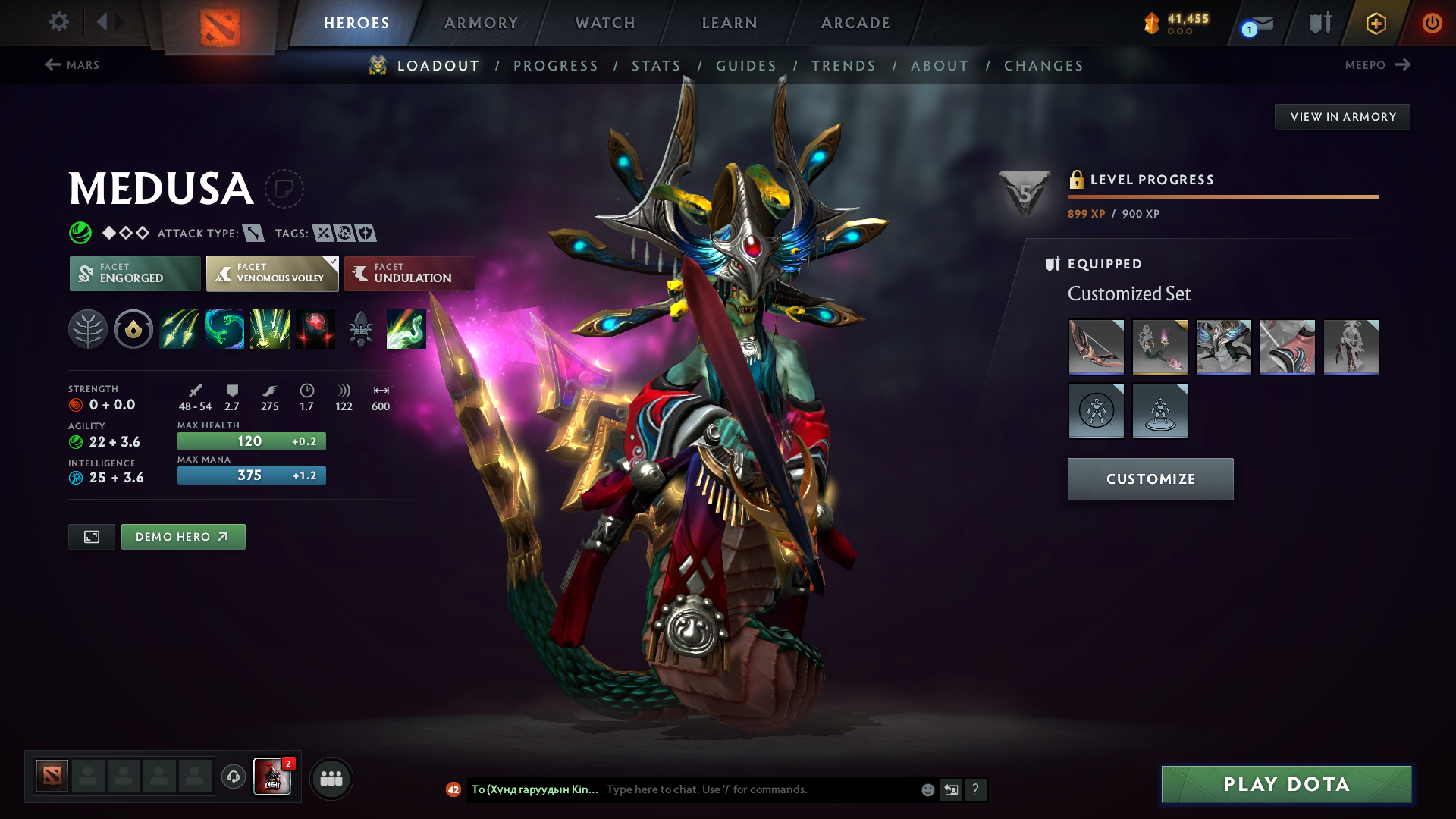1456x819 pixels.
Task: Go to the Learn tab
Action: (x=730, y=23)
